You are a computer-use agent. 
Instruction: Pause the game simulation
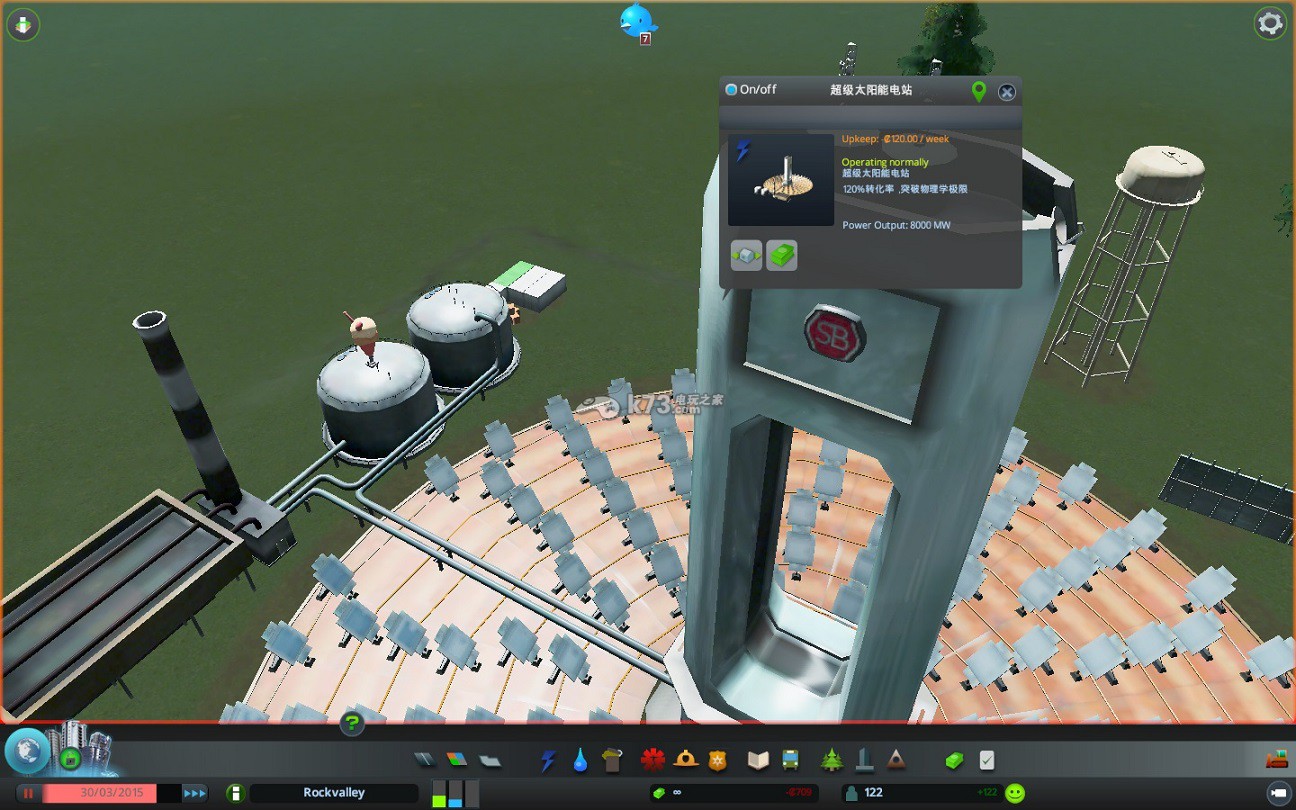coord(28,793)
